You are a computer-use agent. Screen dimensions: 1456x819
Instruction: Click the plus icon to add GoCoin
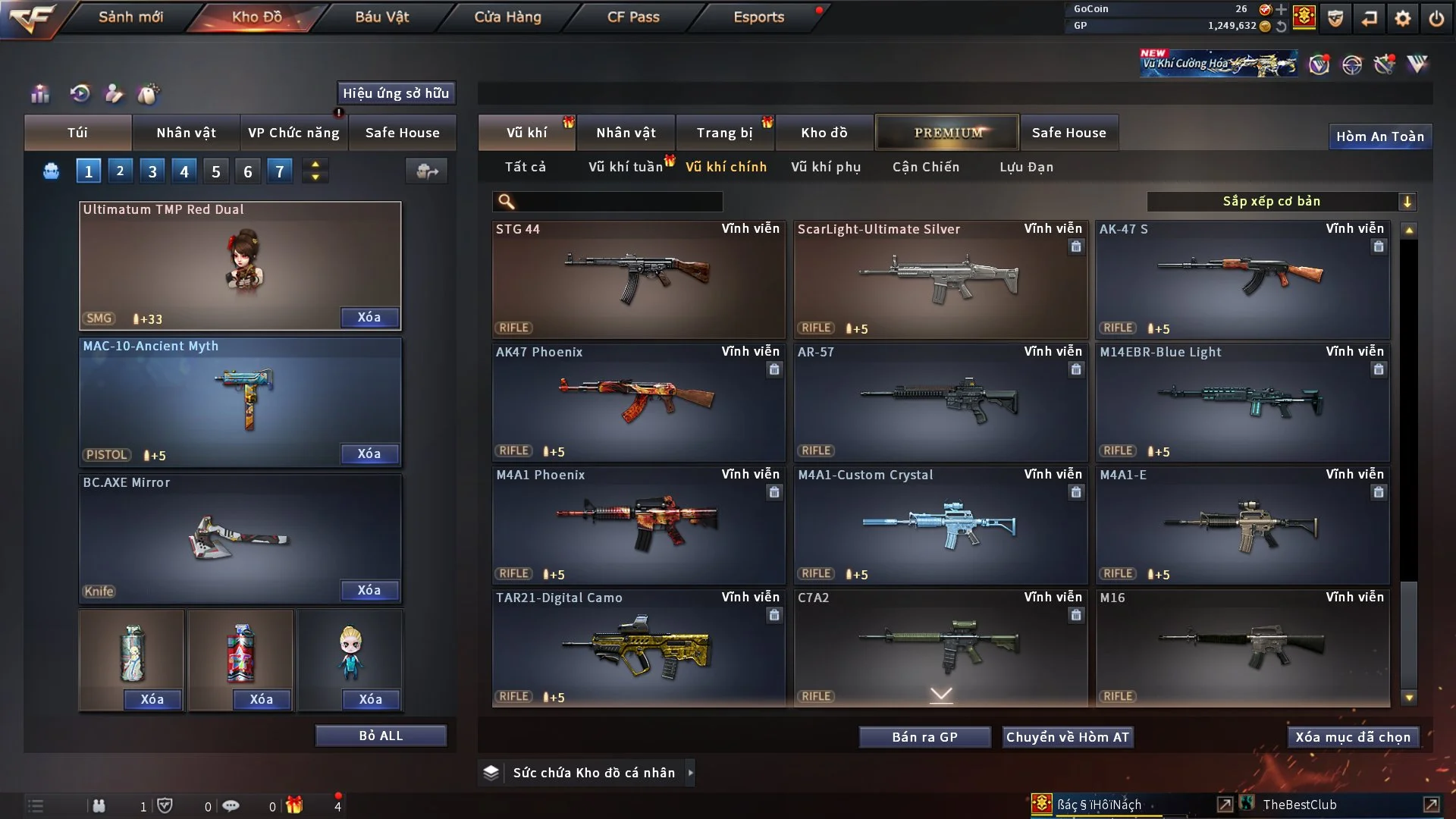coord(1282,11)
